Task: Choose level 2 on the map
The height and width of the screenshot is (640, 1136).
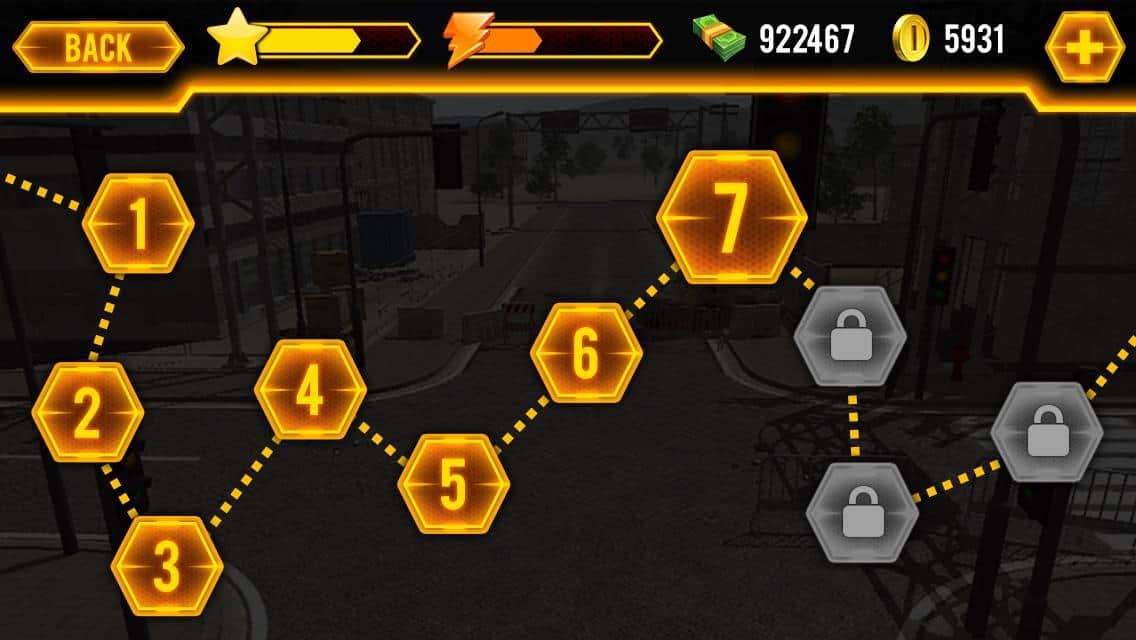Action: (88, 412)
